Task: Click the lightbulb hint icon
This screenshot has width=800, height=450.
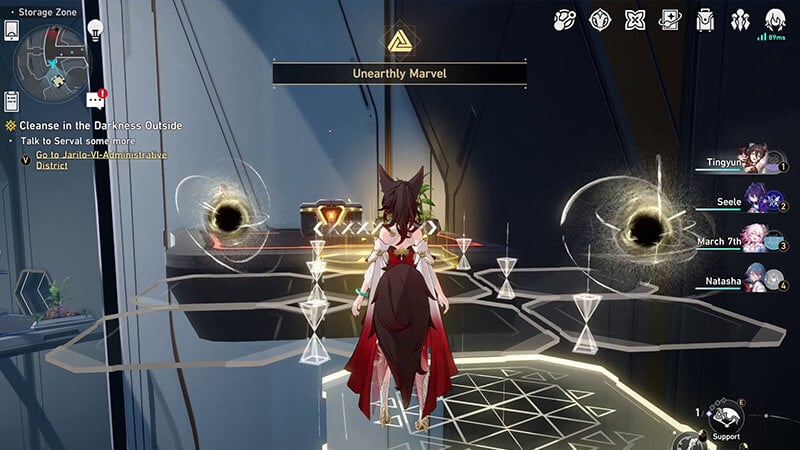Action: [96, 29]
